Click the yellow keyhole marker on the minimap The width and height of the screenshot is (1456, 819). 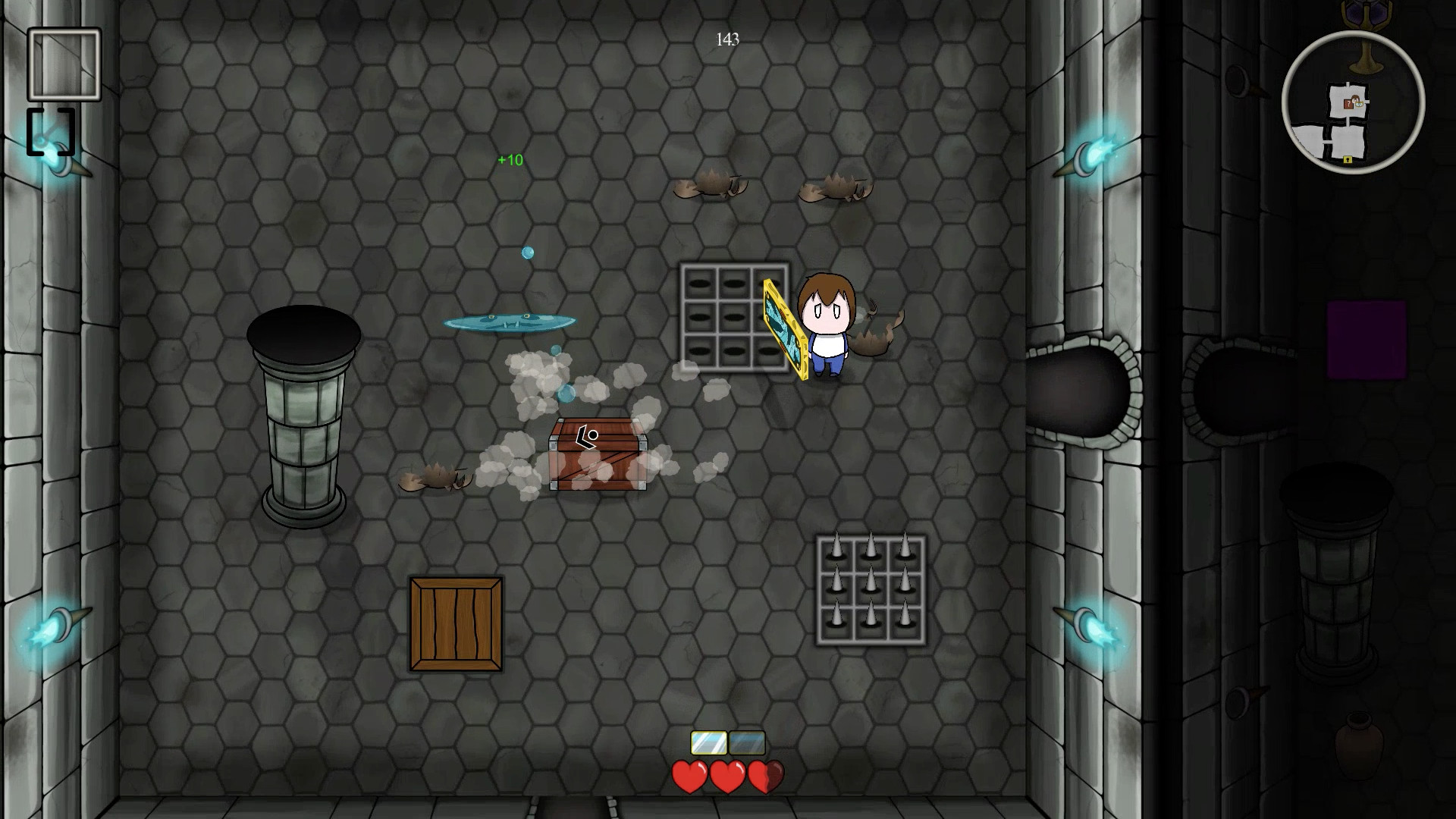click(1348, 159)
